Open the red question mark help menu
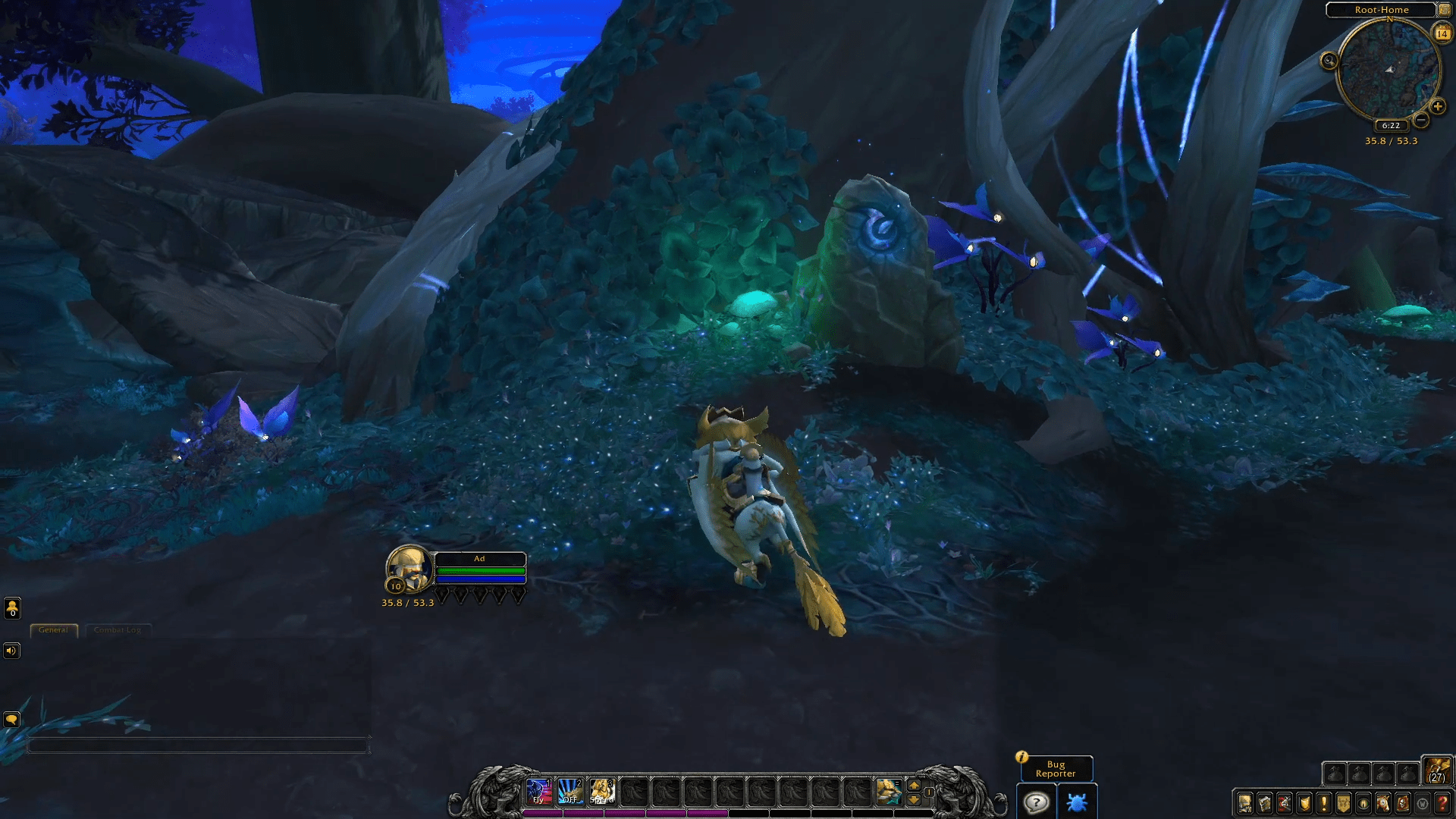The height and width of the screenshot is (819, 1456). (x=1442, y=803)
